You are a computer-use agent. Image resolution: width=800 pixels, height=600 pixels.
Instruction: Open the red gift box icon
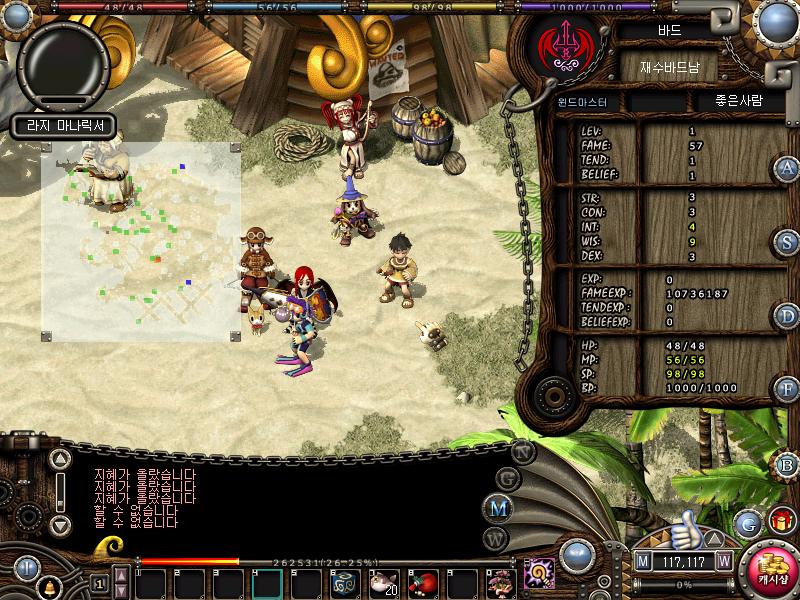pos(781,520)
